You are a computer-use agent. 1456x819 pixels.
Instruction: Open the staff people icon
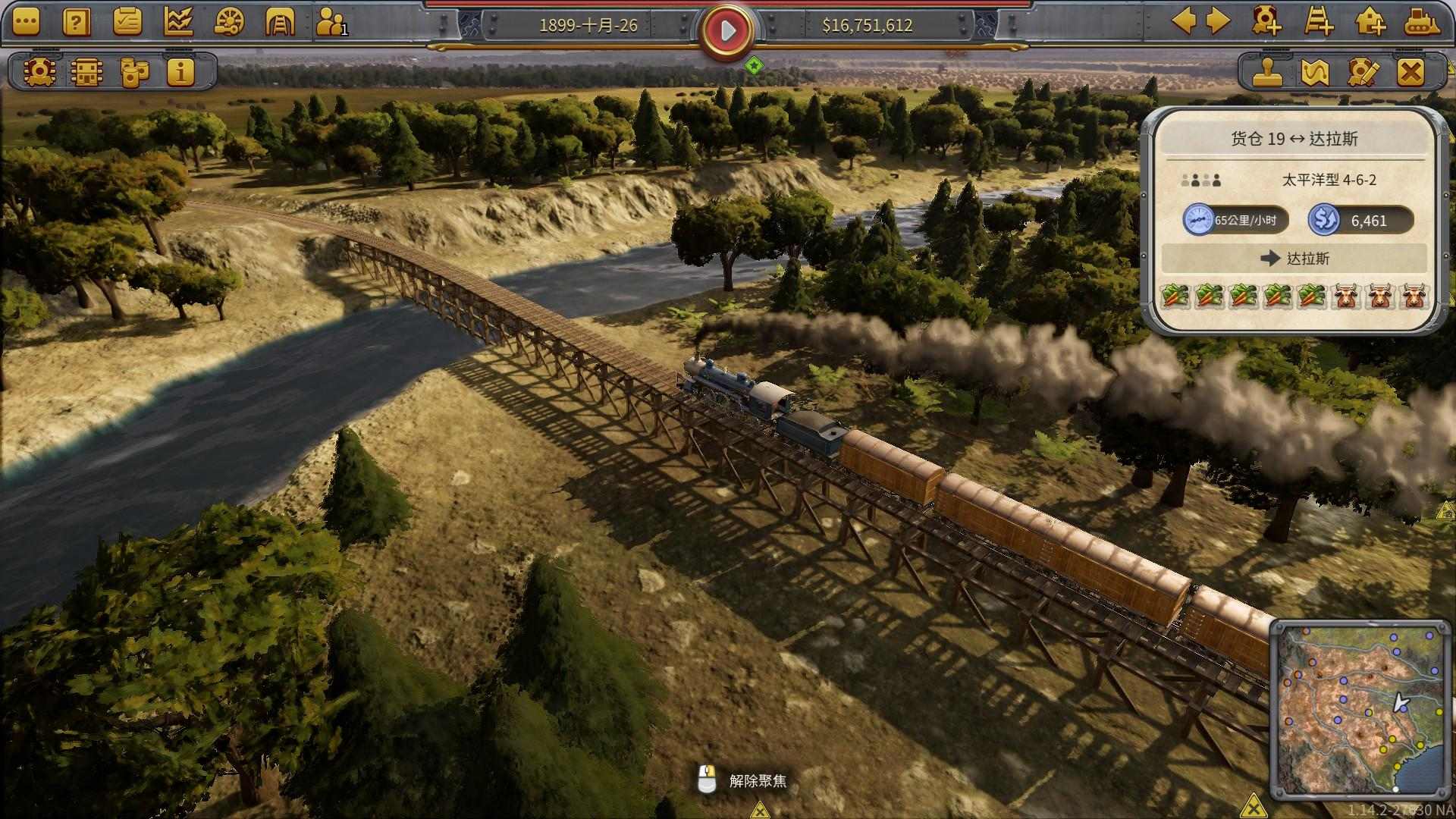tap(331, 23)
